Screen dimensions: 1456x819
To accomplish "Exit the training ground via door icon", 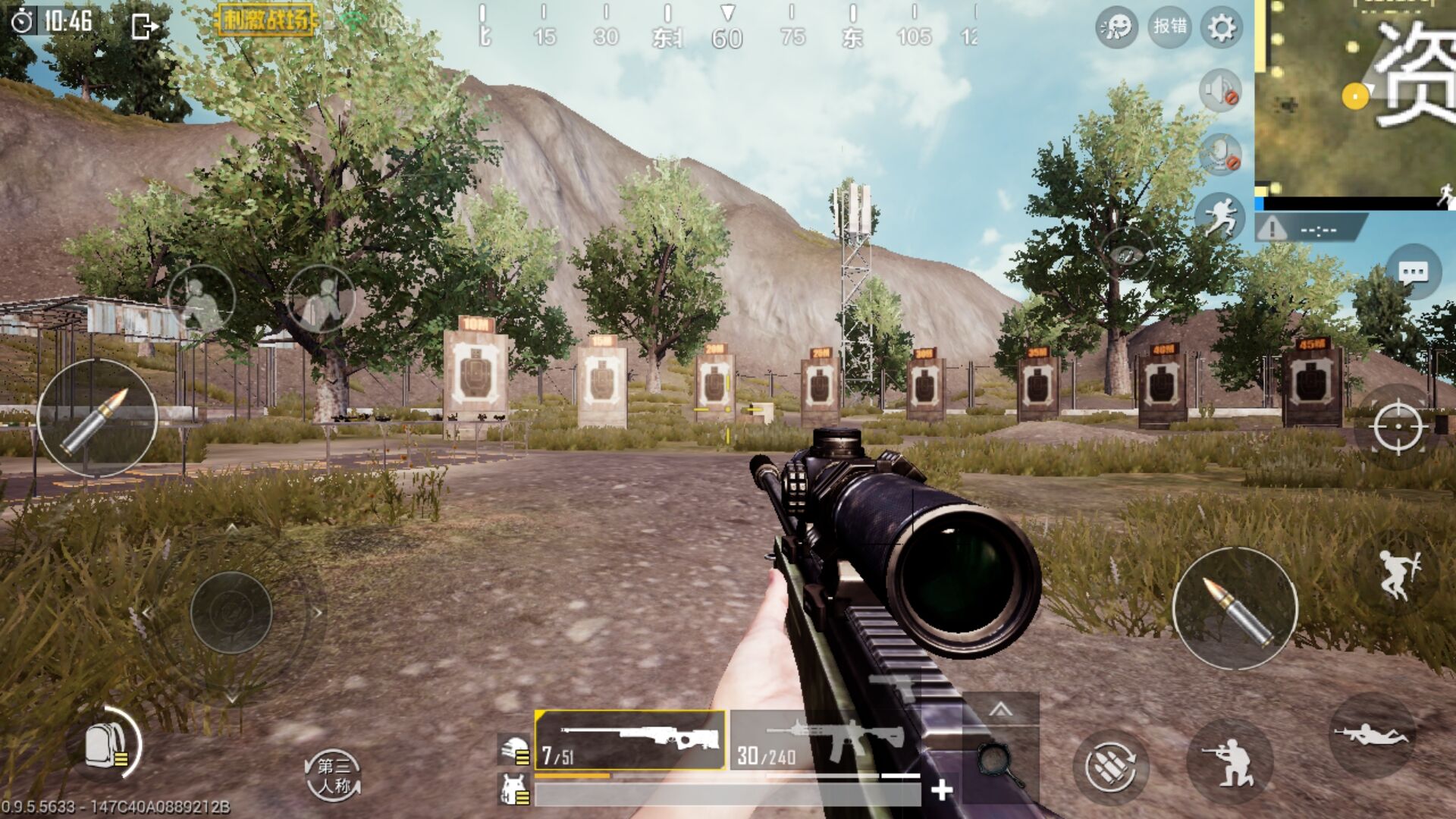I will coord(143,27).
